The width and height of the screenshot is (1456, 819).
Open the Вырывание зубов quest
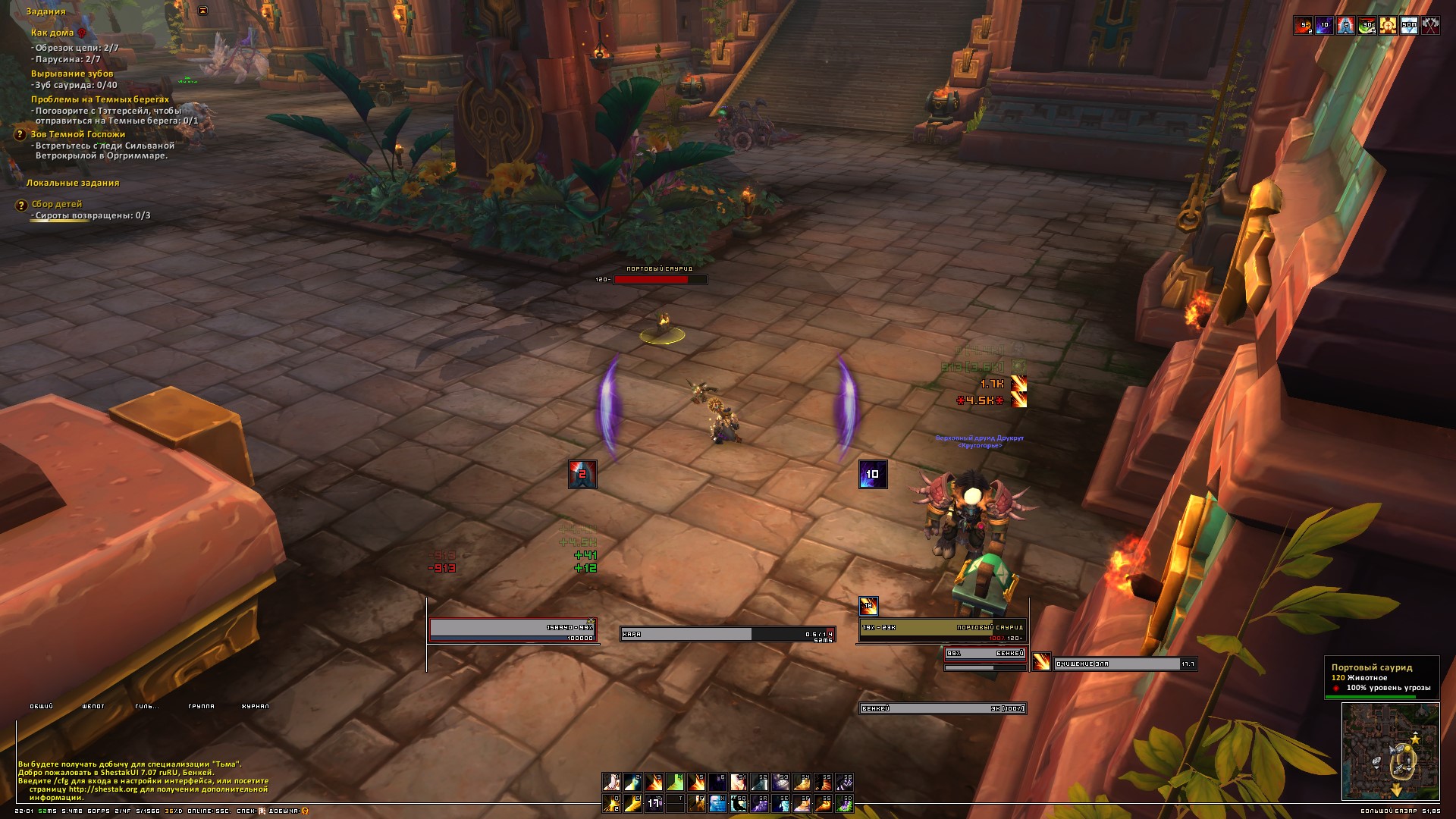pyautogui.click(x=72, y=74)
